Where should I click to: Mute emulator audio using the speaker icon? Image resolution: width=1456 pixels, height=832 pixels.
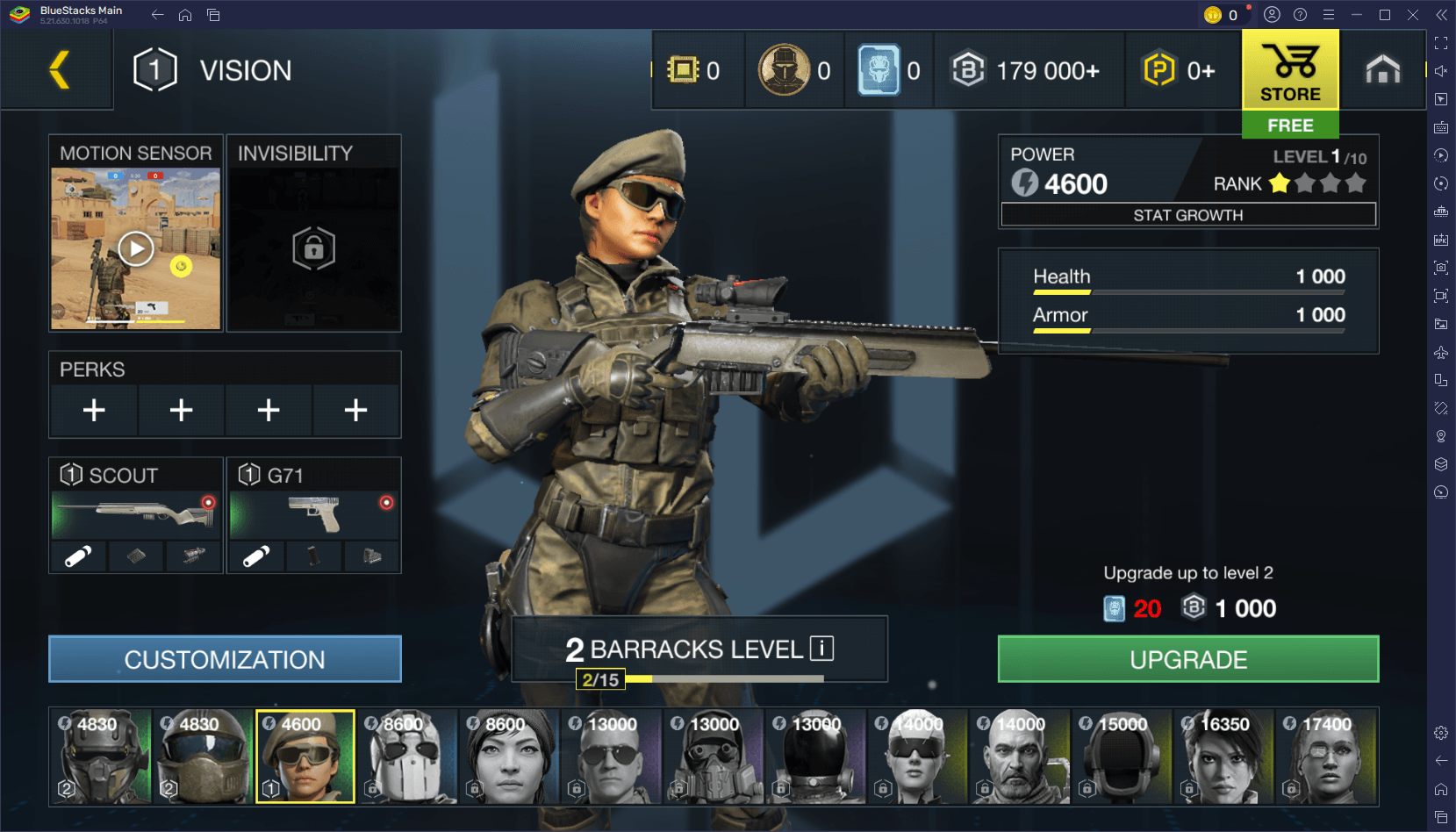click(1440, 70)
